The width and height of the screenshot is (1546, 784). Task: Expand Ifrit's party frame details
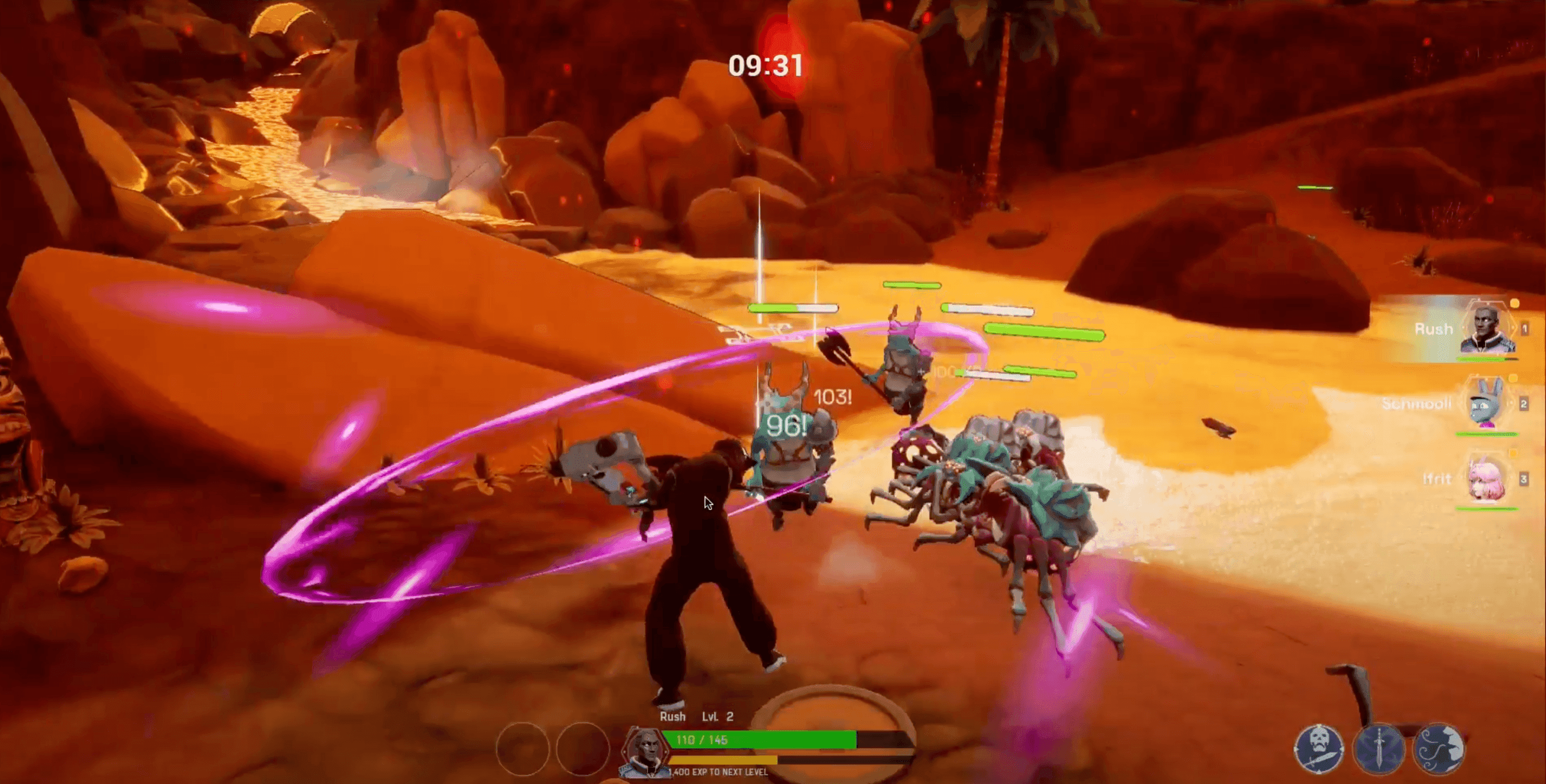point(1525,478)
